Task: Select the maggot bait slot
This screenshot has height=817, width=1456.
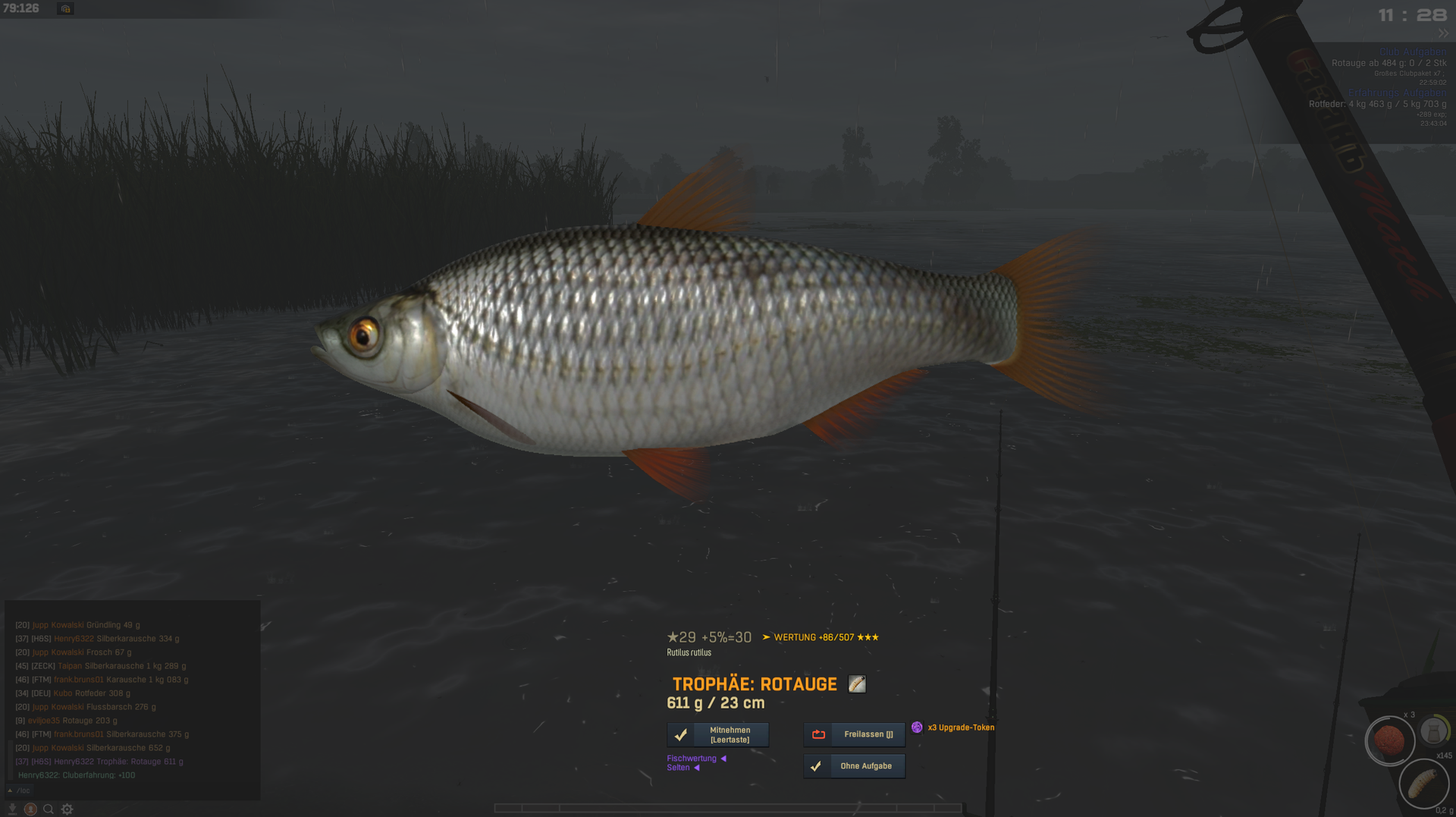Action: 1423,784
